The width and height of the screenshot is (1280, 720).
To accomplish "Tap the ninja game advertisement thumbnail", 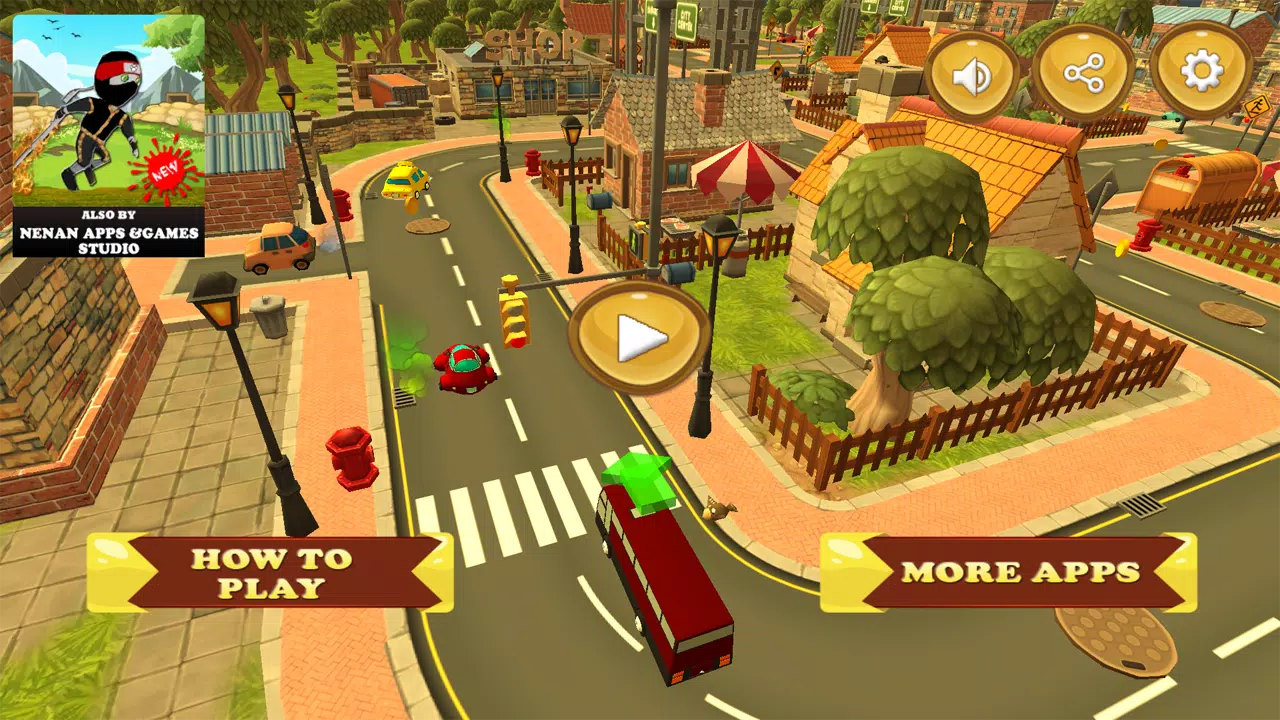I will coord(107,110).
